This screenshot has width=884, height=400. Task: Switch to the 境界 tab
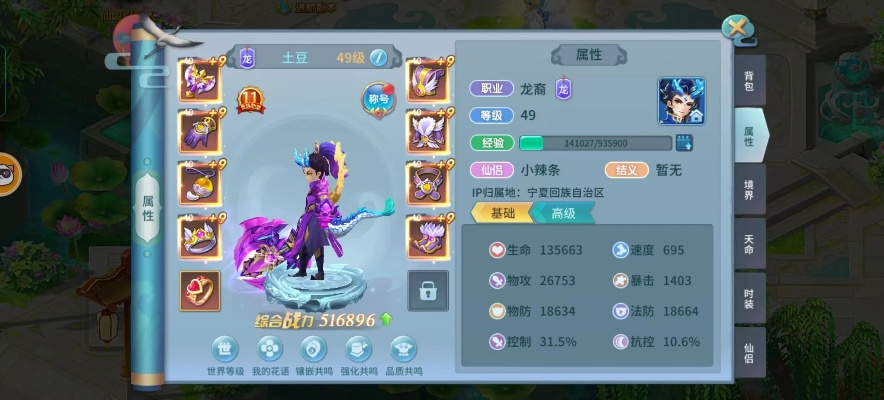tap(748, 190)
